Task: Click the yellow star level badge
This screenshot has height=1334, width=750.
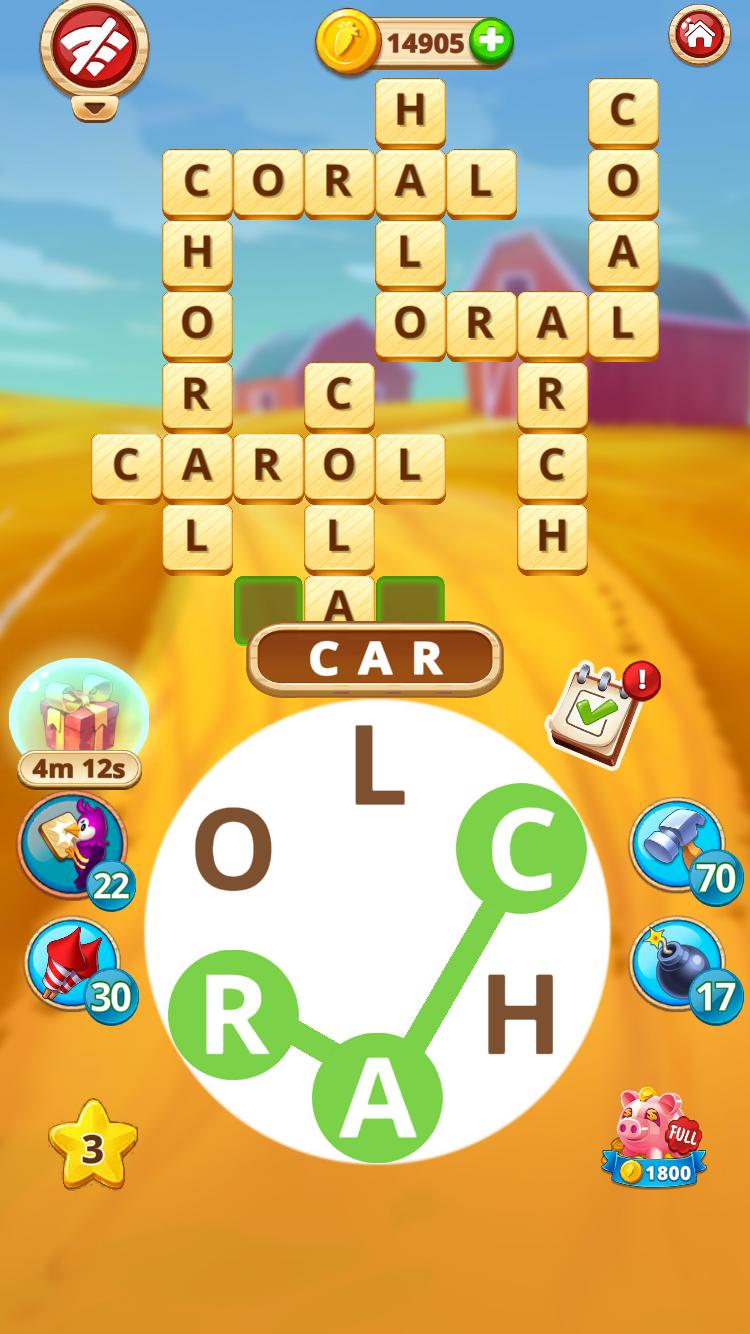Action: pyautogui.click(x=92, y=1146)
